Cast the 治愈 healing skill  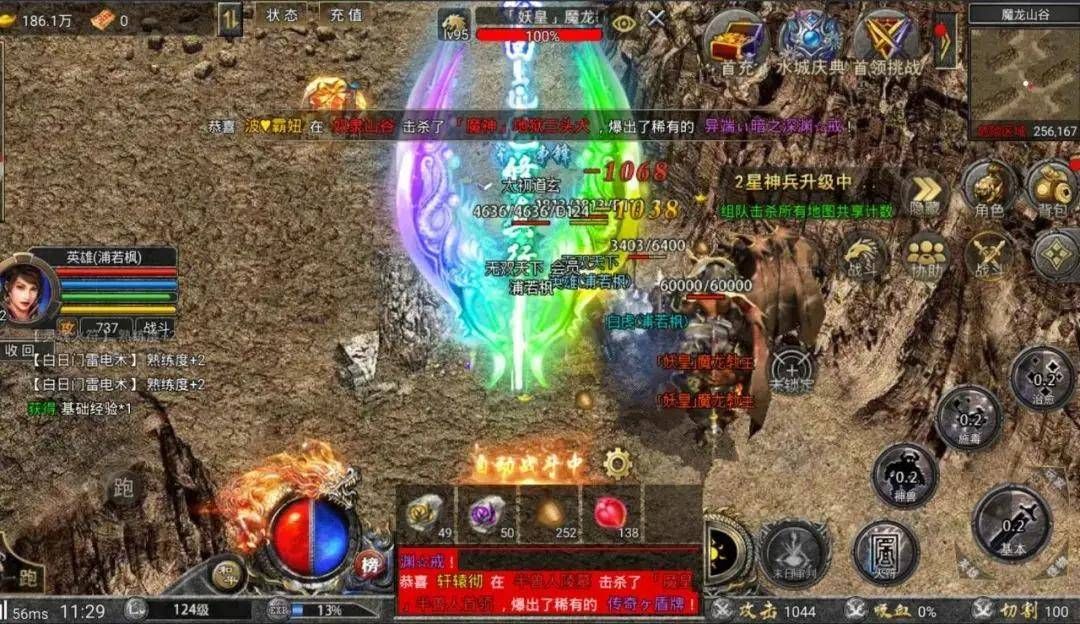click(1043, 378)
